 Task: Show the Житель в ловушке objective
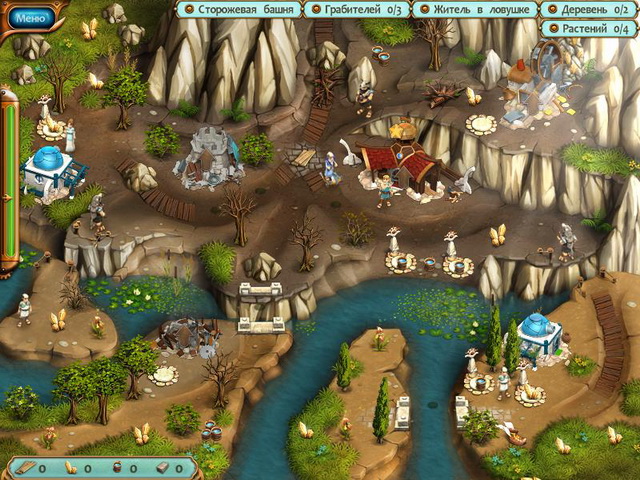click(x=477, y=10)
